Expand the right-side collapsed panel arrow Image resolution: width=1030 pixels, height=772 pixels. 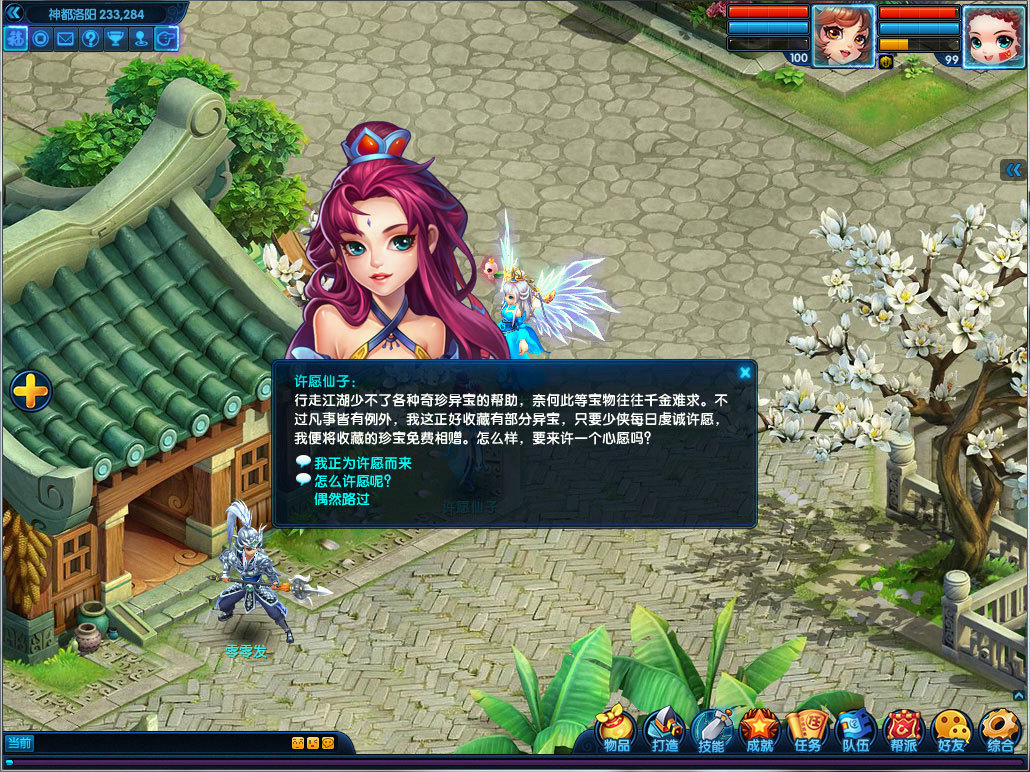(1014, 170)
